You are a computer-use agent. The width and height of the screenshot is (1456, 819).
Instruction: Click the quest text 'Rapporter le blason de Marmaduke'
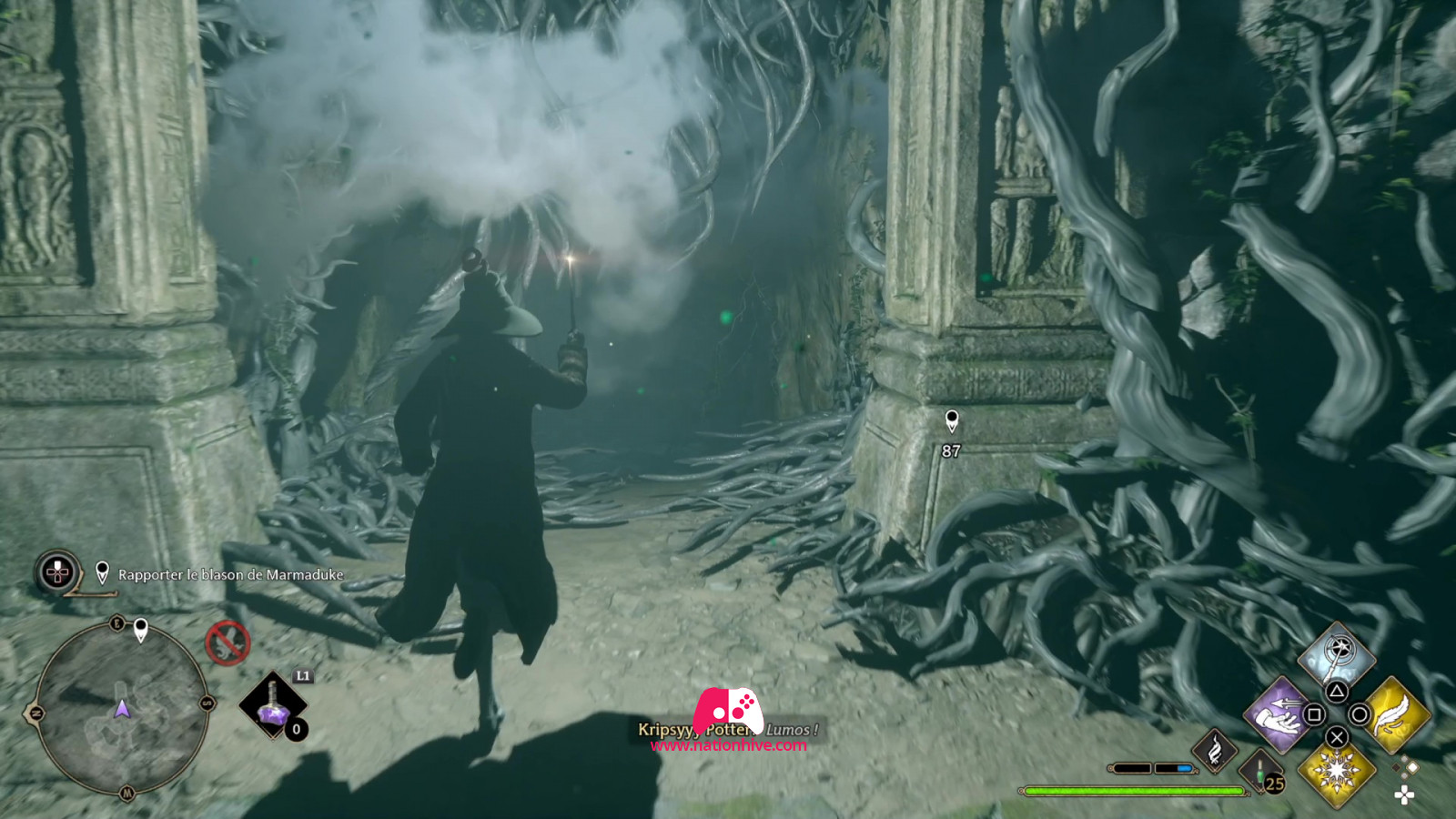[230, 574]
